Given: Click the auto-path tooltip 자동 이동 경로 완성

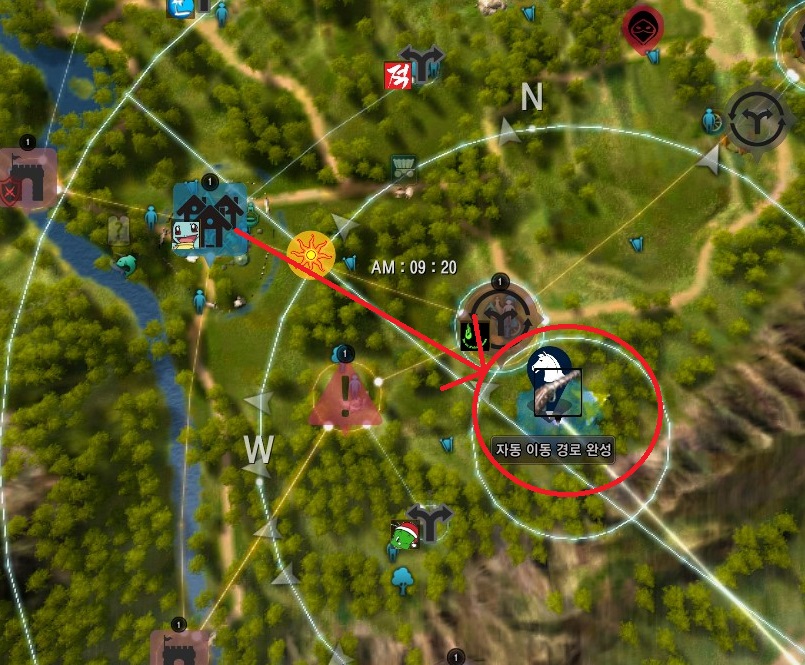Looking at the screenshot, I should click(554, 449).
